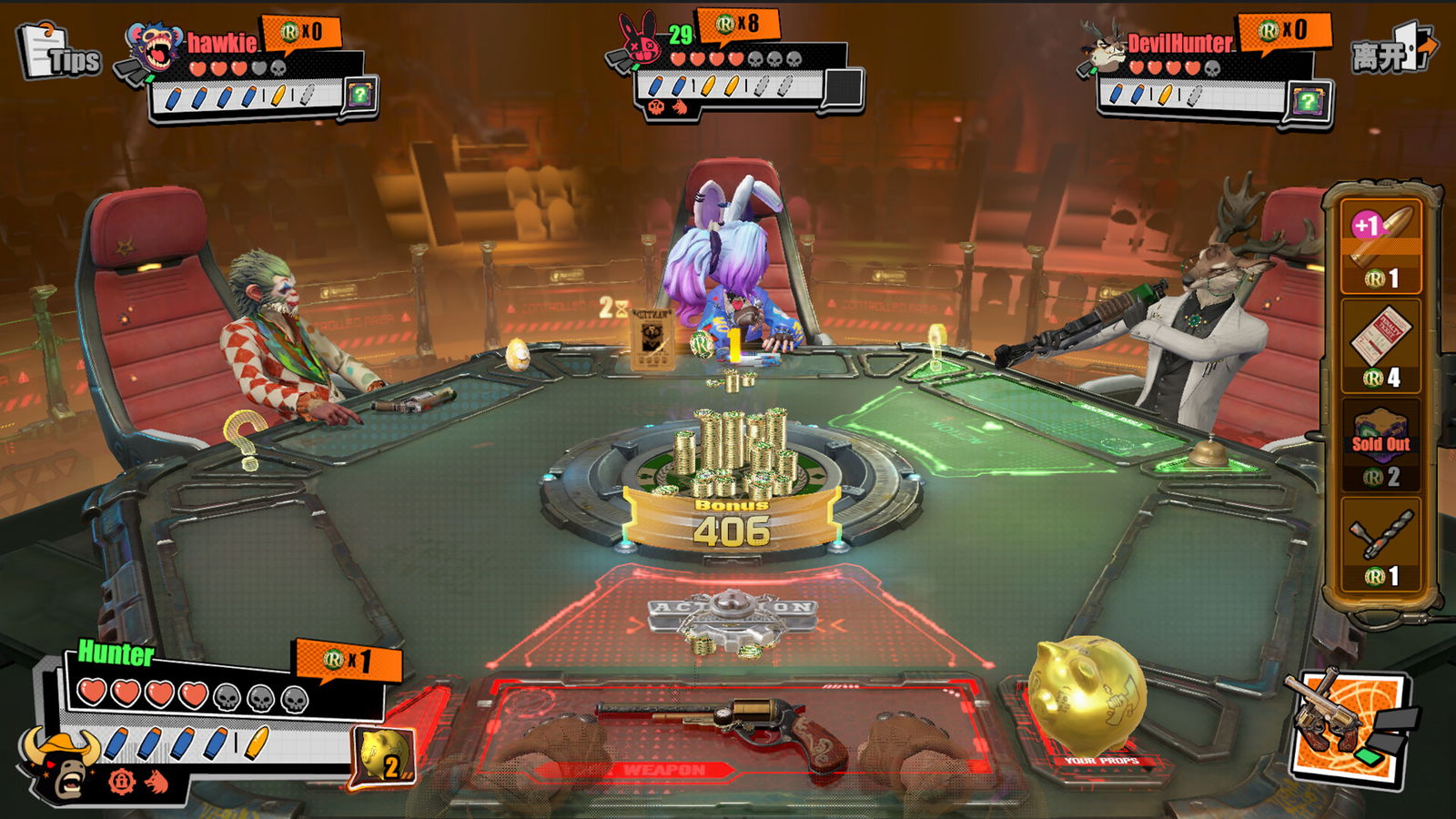Click hawkie's mystery item box

(x=360, y=95)
